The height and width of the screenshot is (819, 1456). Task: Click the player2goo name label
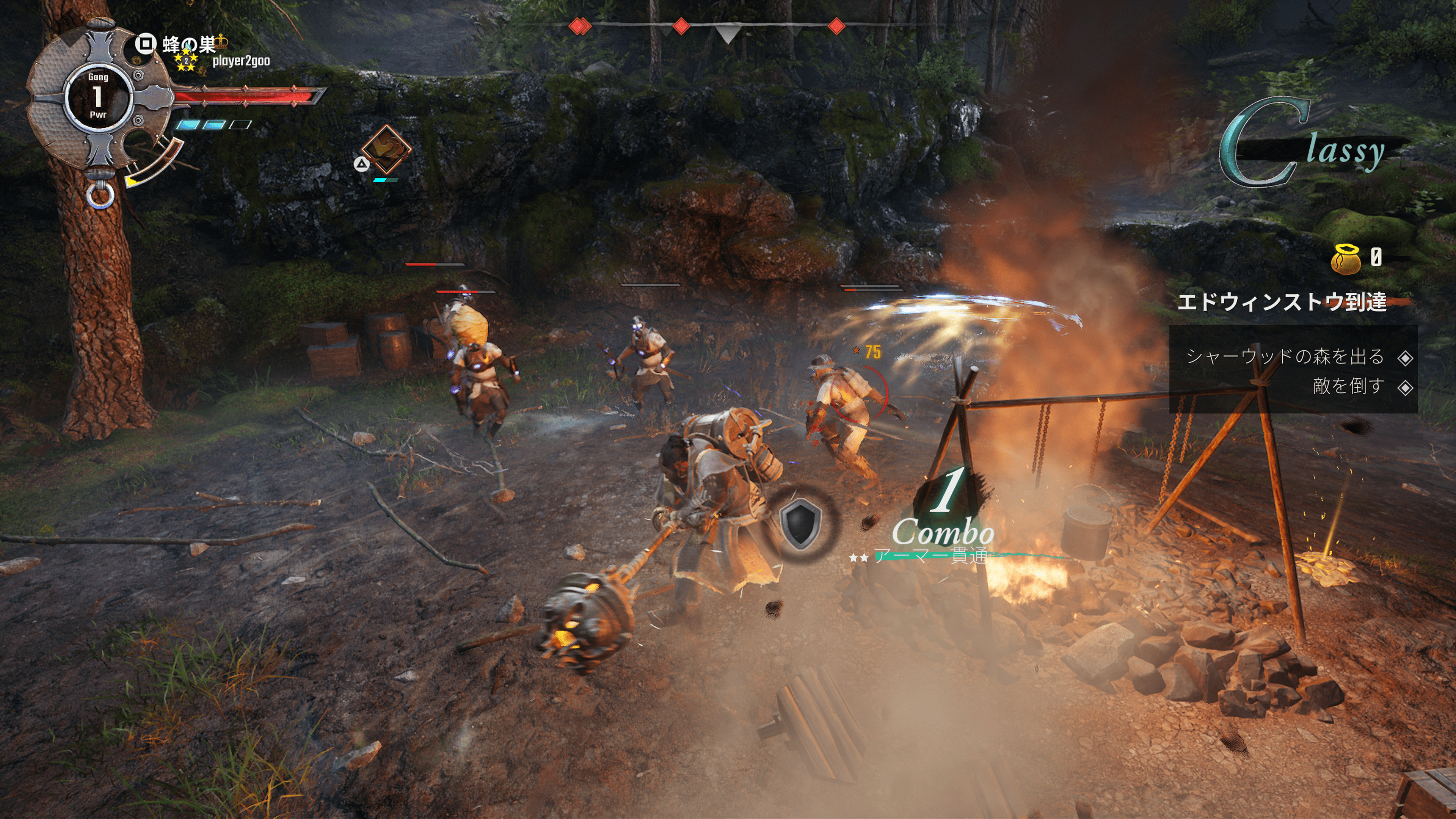tap(241, 61)
